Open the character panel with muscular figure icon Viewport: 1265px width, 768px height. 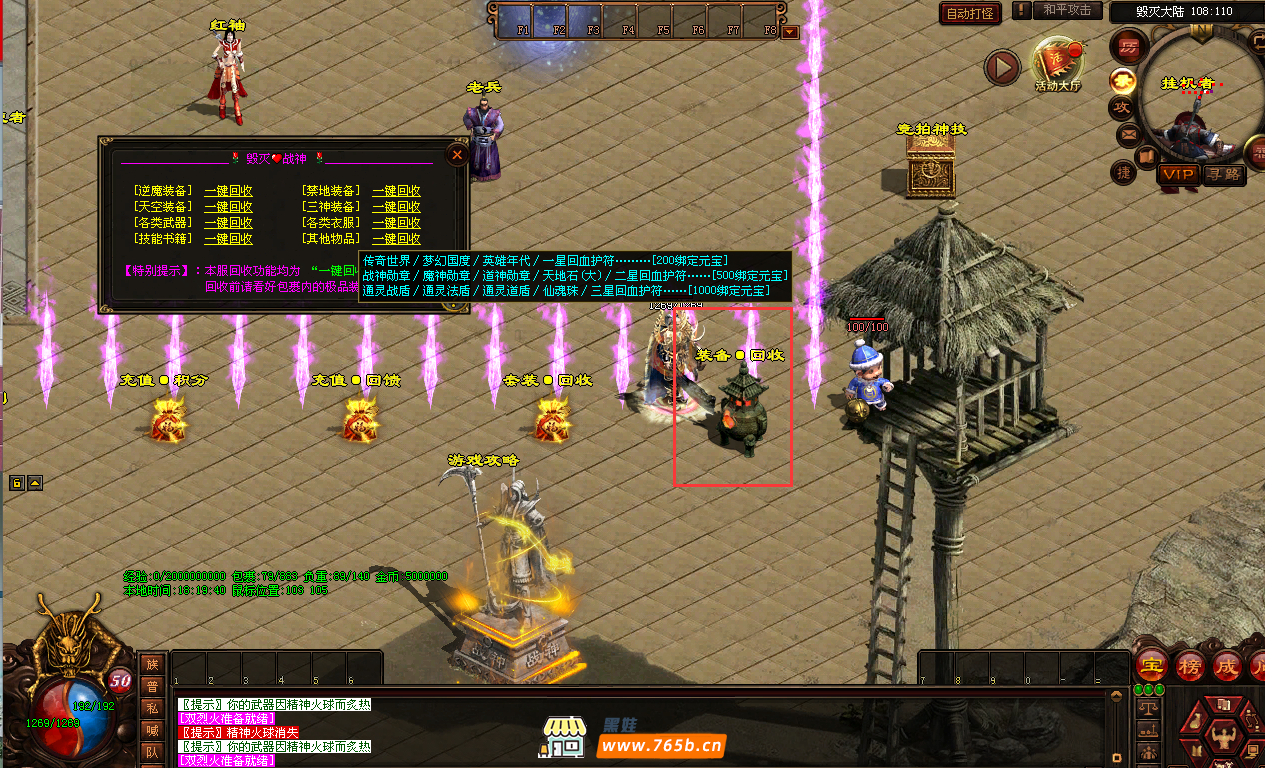click(1222, 738)
